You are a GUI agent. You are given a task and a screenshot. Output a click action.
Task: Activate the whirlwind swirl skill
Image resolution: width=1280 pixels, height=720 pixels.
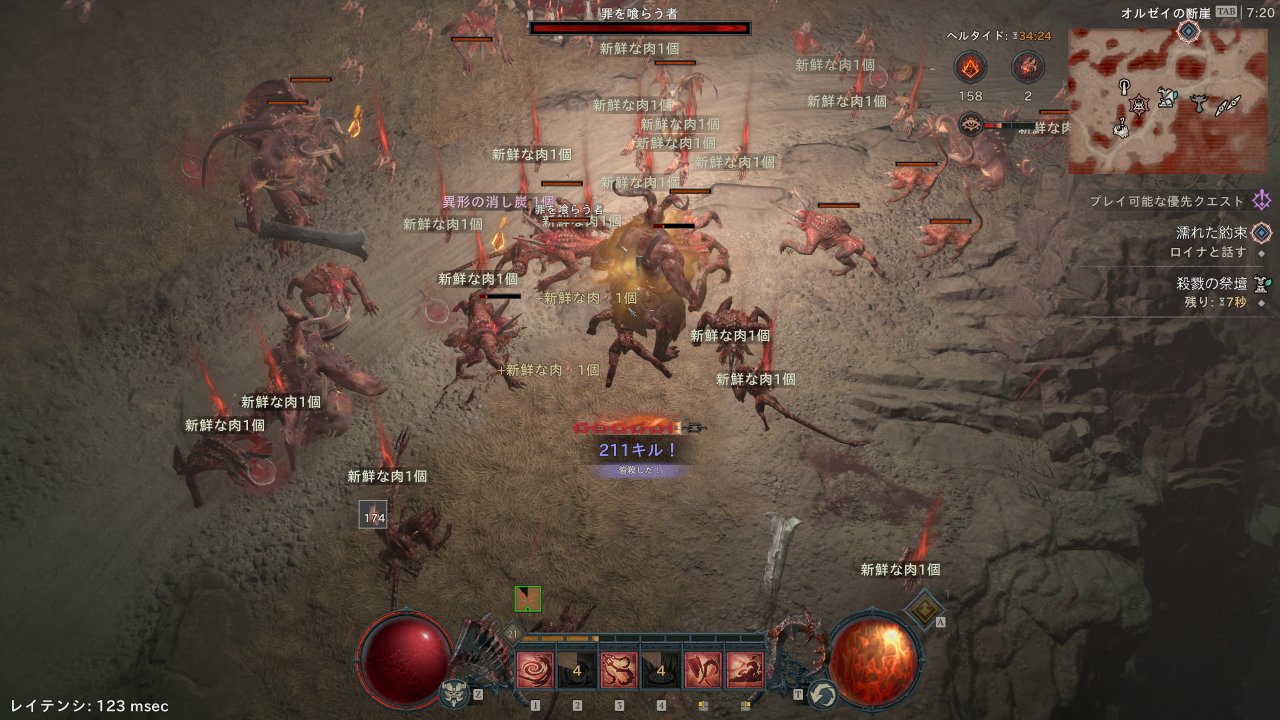pos(535,670)
